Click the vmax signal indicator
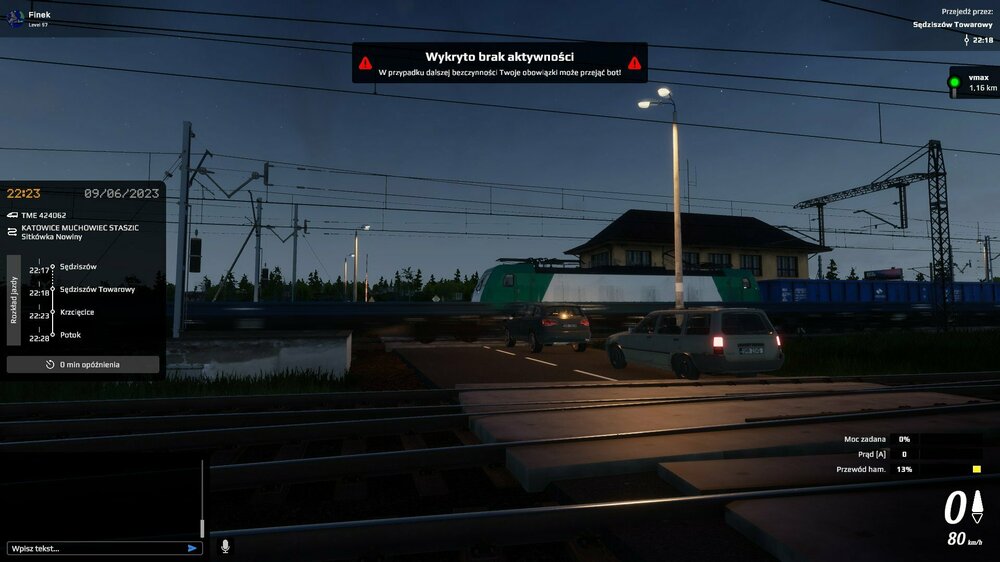The image size is (1000, 562). [972, 82]
